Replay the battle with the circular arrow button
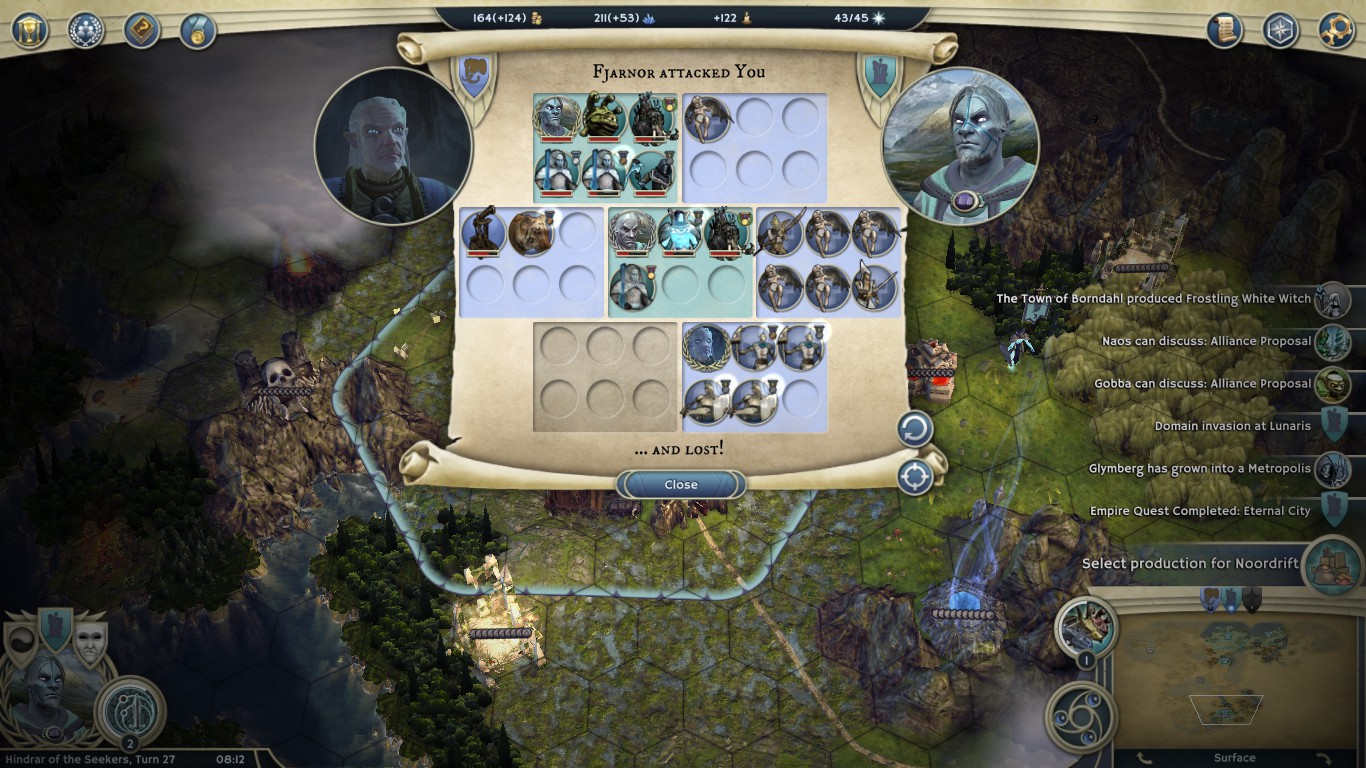 (914, 429)
